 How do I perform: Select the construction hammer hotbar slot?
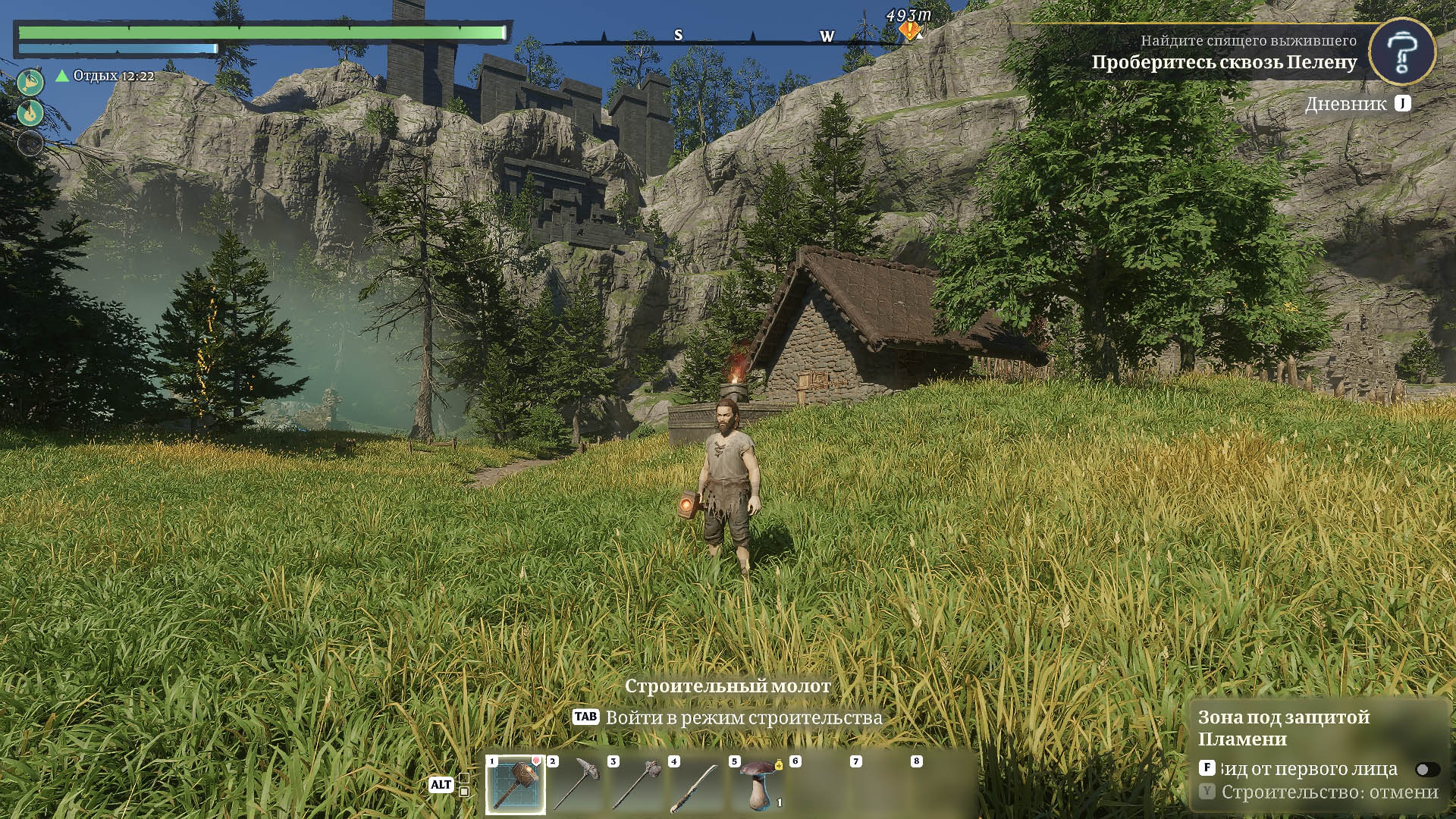pos(516,785)
